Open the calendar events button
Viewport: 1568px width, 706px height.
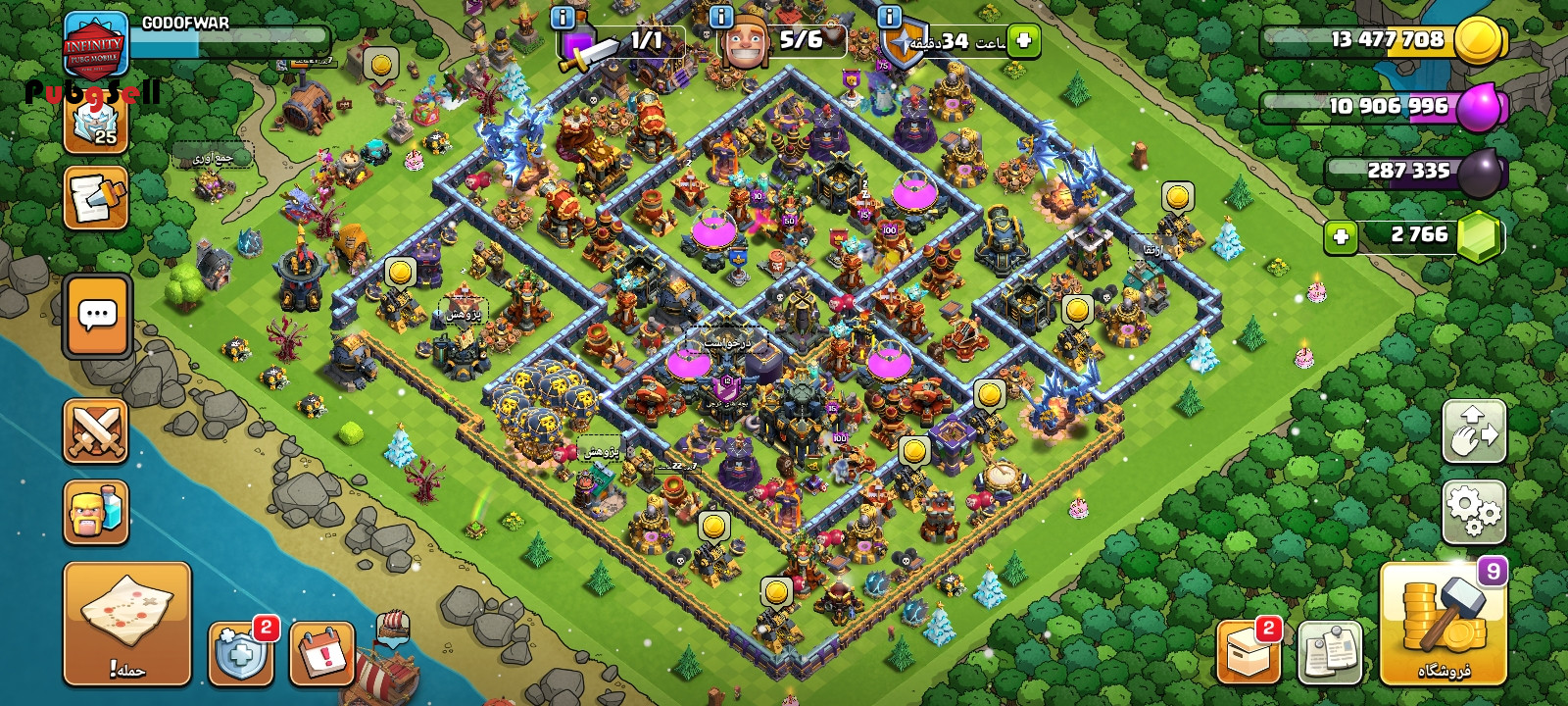322,654
